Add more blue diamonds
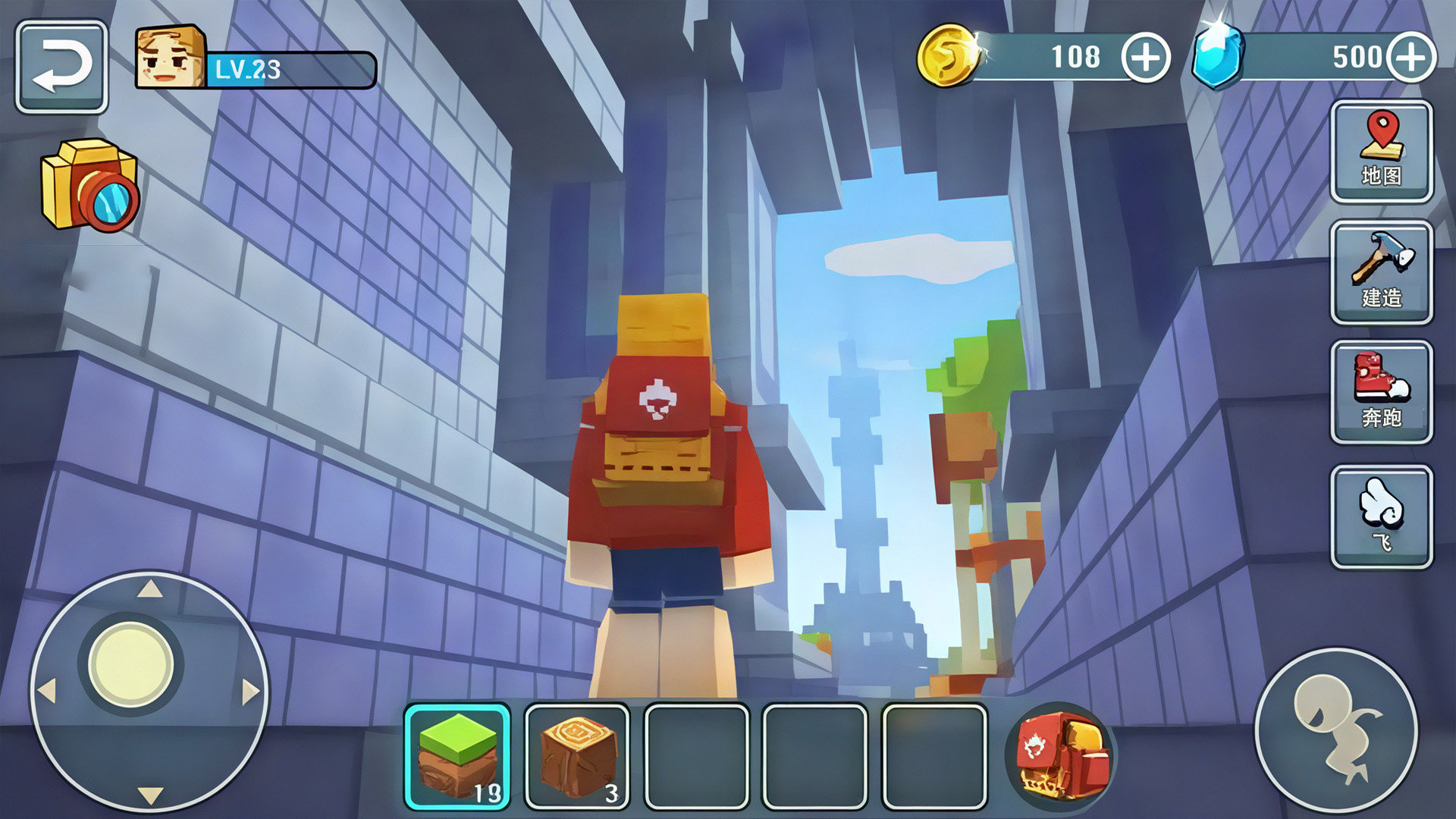Screen dimensions: 1456x819 tap(1411, 58)
